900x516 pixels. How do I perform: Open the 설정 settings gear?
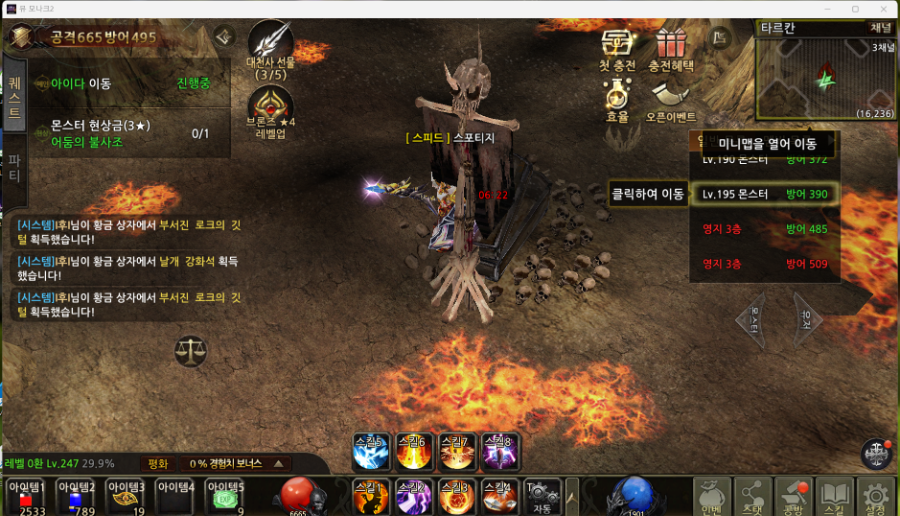[877, 495]
